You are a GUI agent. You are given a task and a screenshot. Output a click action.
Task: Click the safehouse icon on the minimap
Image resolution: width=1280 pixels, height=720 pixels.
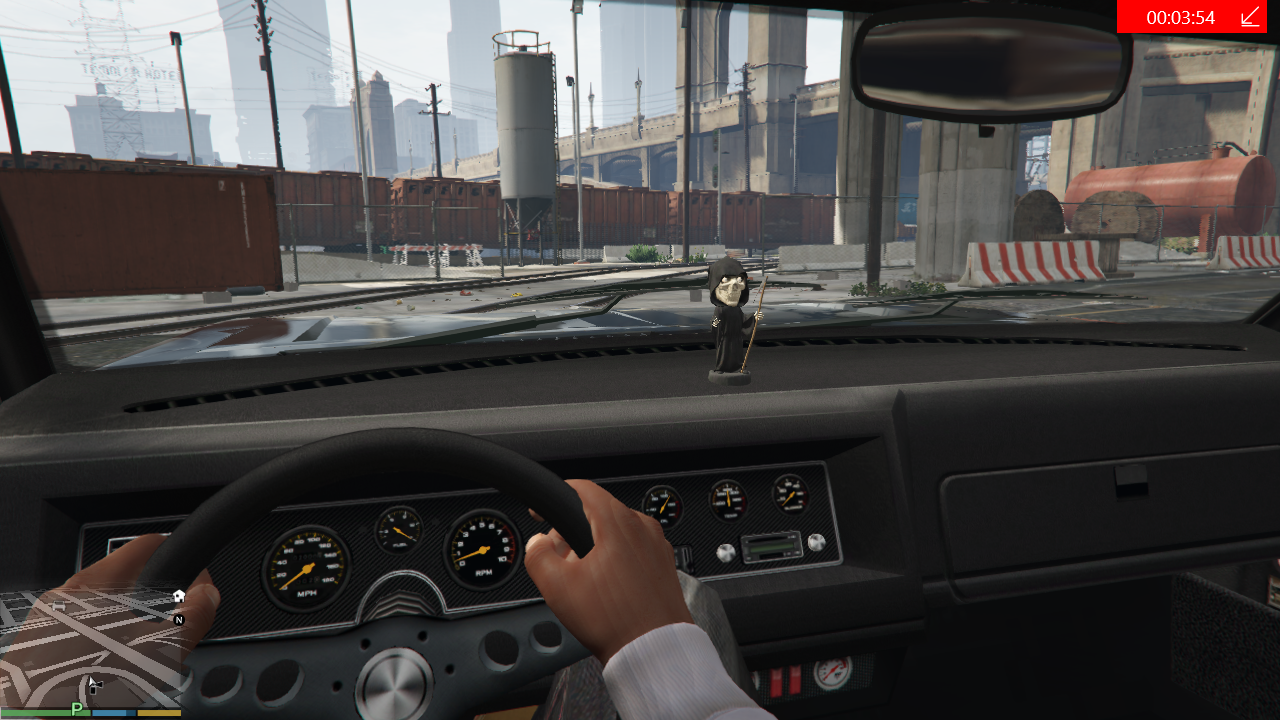[x=179, y=596]
